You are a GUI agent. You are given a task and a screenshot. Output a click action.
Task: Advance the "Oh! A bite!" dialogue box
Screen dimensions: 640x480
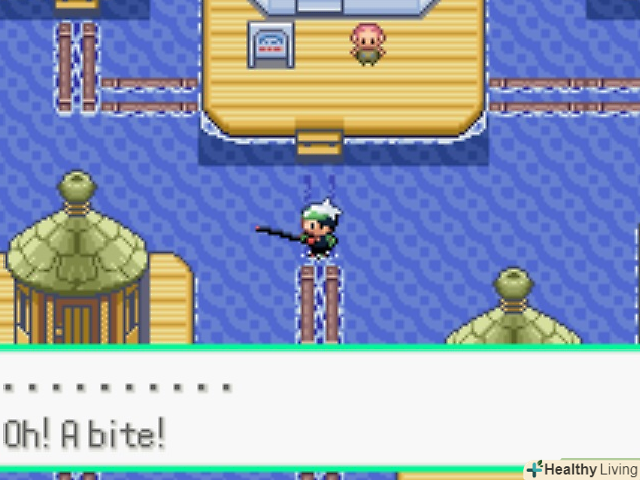point(320,410)
